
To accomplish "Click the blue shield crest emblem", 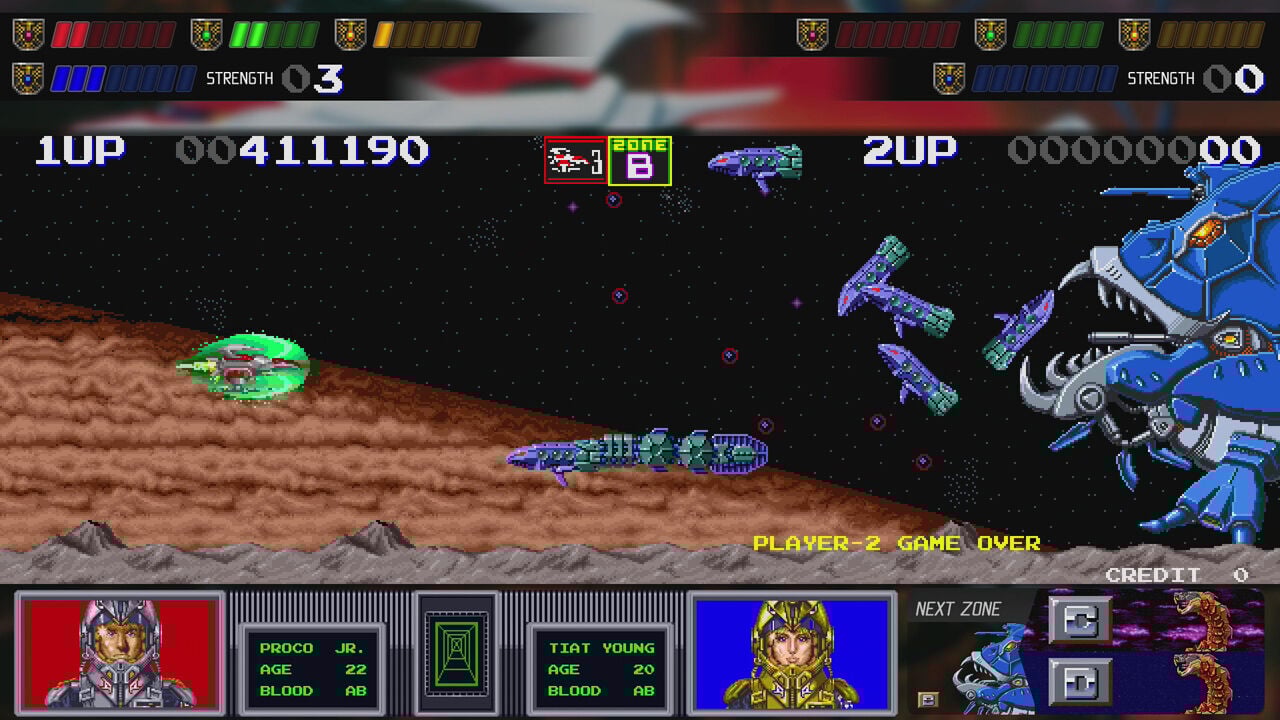I will point(27,76).
